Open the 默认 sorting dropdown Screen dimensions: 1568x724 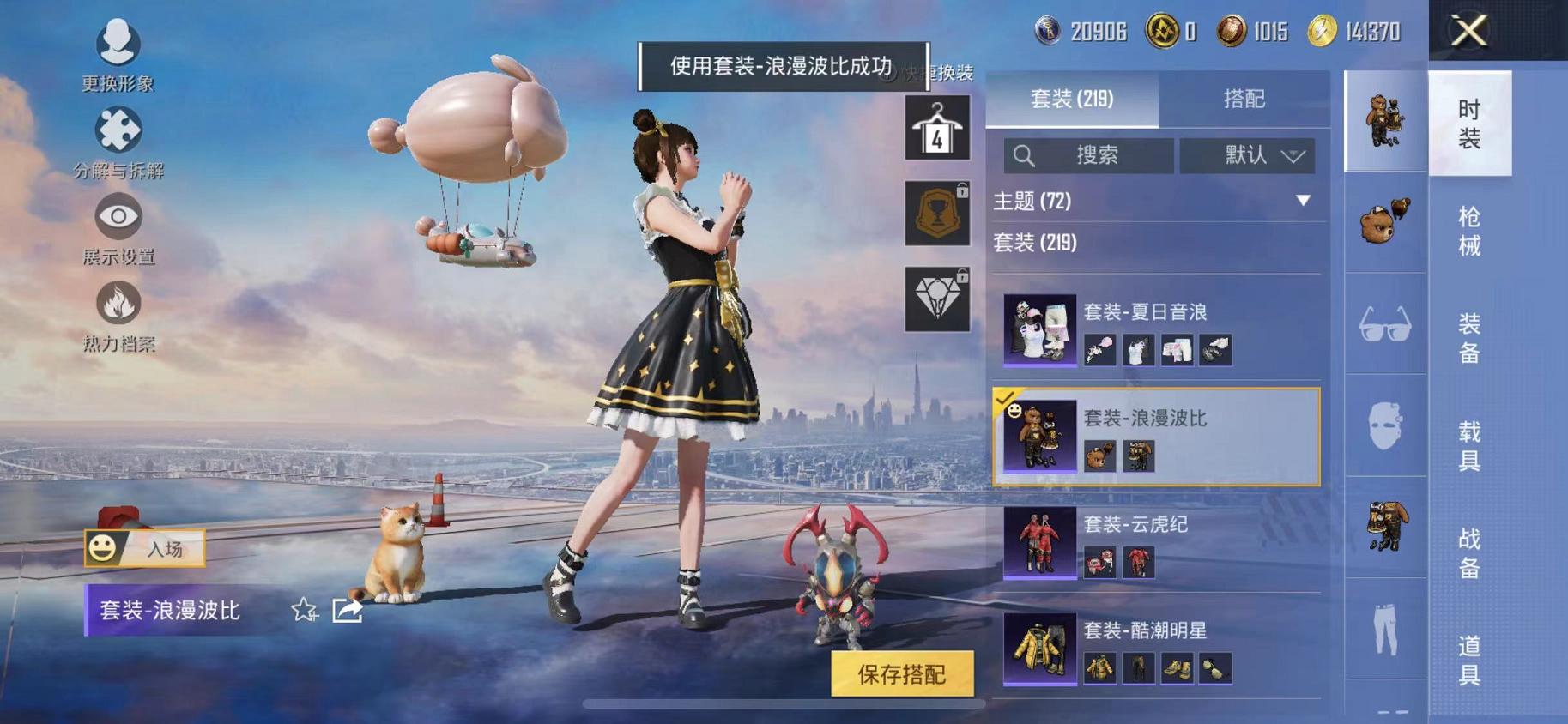[x=1249, y=155]
